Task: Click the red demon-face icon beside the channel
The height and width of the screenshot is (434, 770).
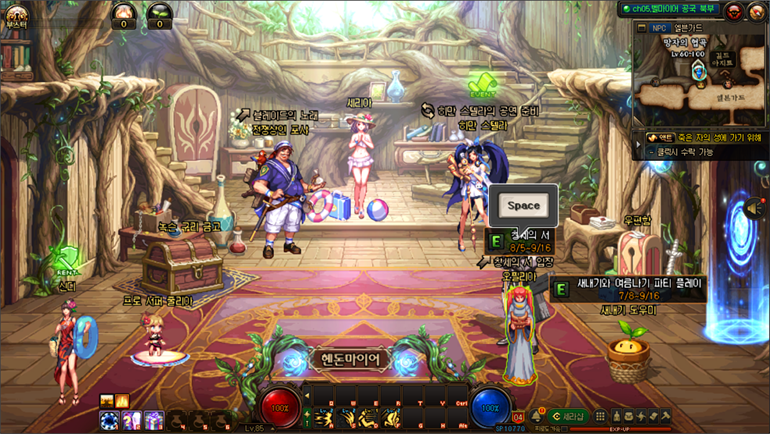Action: (734, 11)
